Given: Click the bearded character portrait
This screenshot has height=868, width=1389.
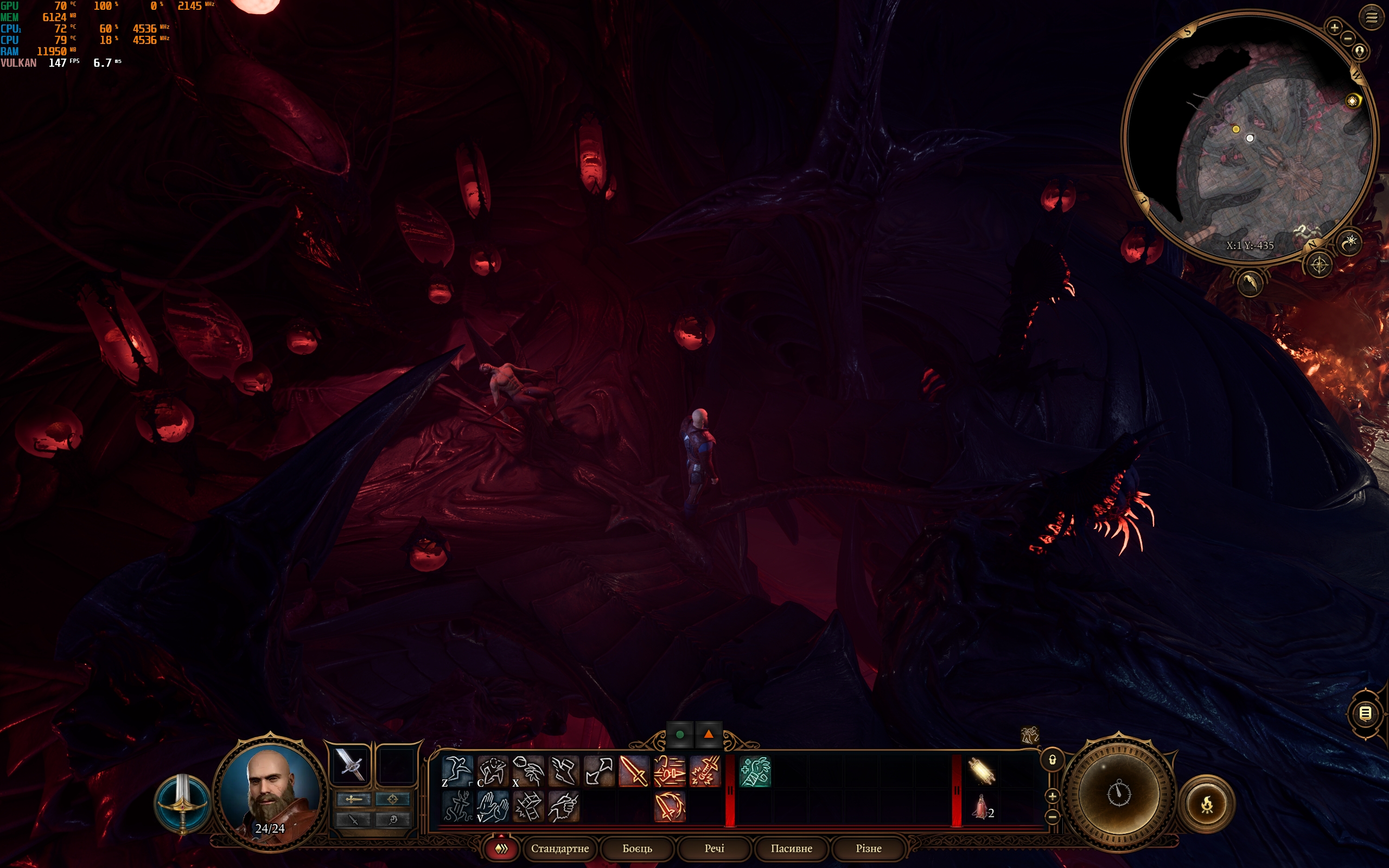Looking at the screenshot, I should [x=270, y=792].
